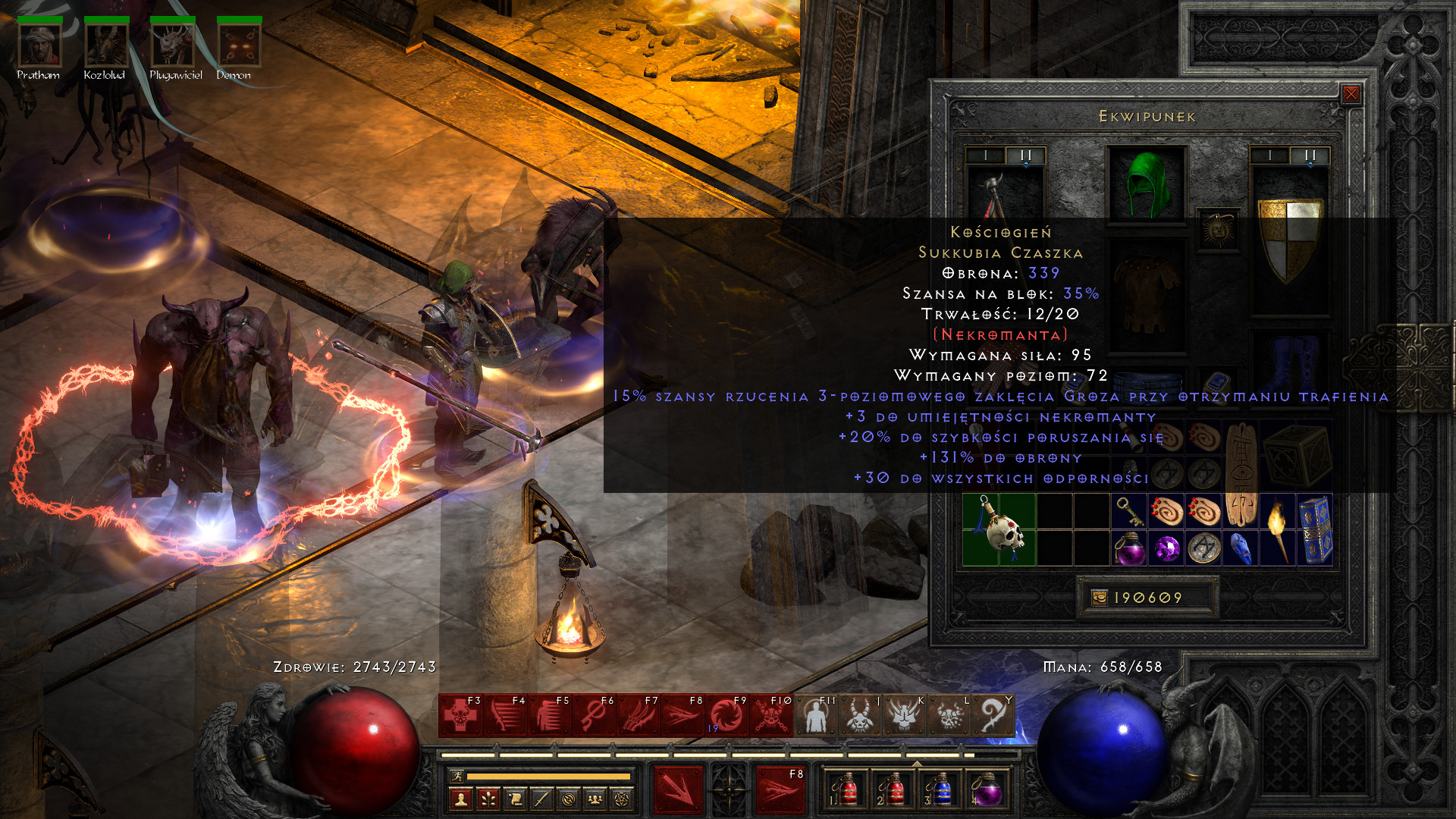Click the torch item in inventory

click(x=1278, y=529)
